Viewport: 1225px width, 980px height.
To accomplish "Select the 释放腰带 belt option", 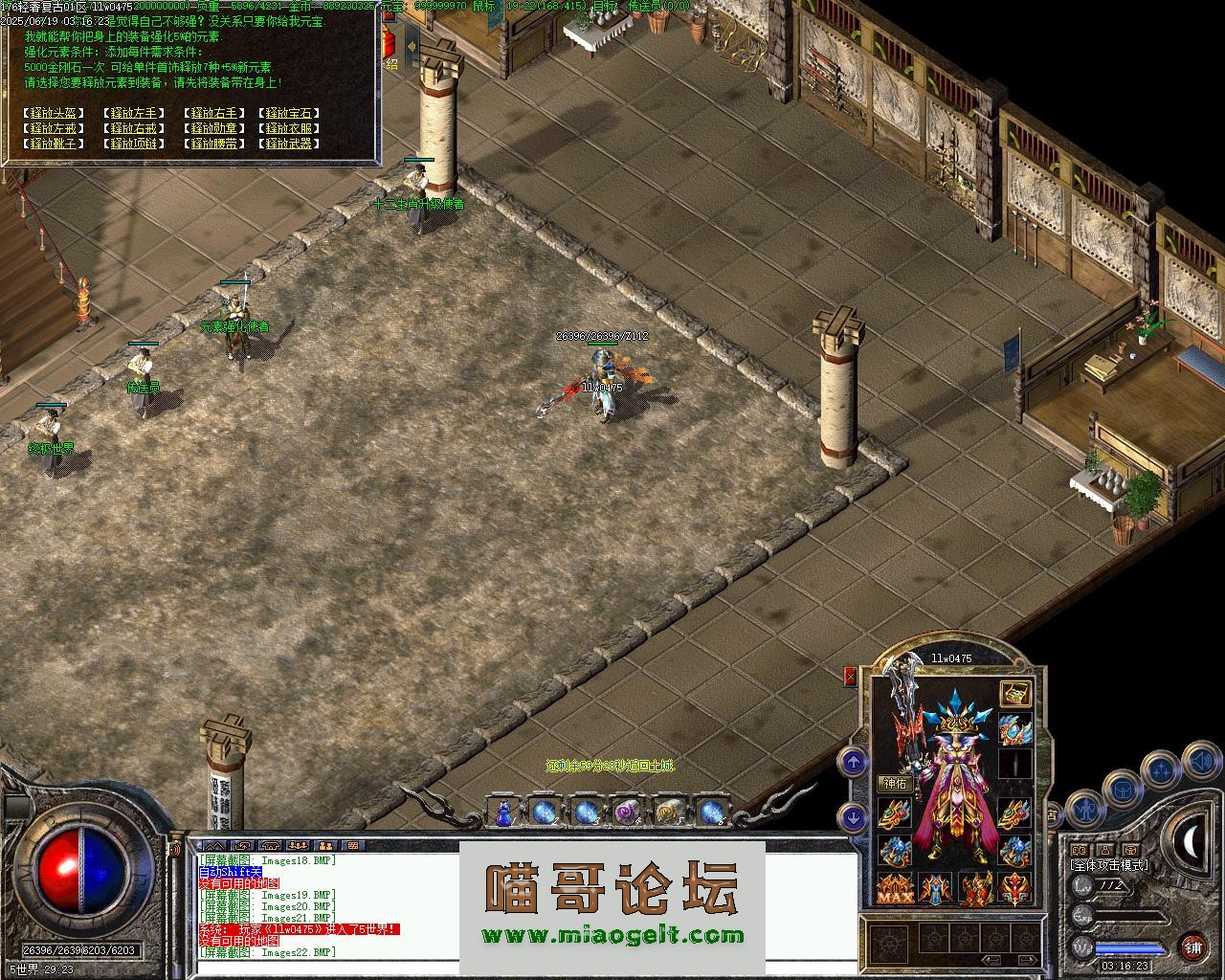I will pos(212,144).
